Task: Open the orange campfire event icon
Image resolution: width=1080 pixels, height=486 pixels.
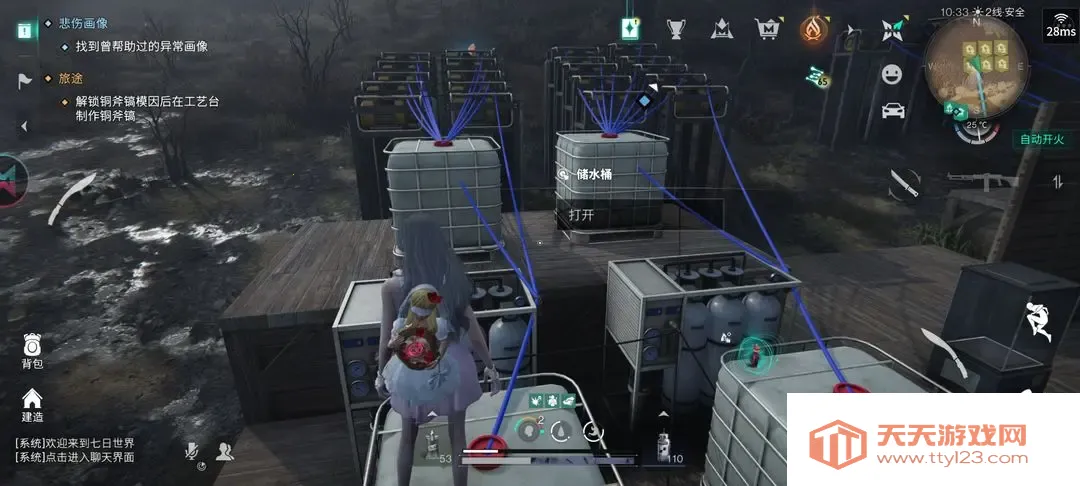Action: pyautogui.click(x=813, y=28)
